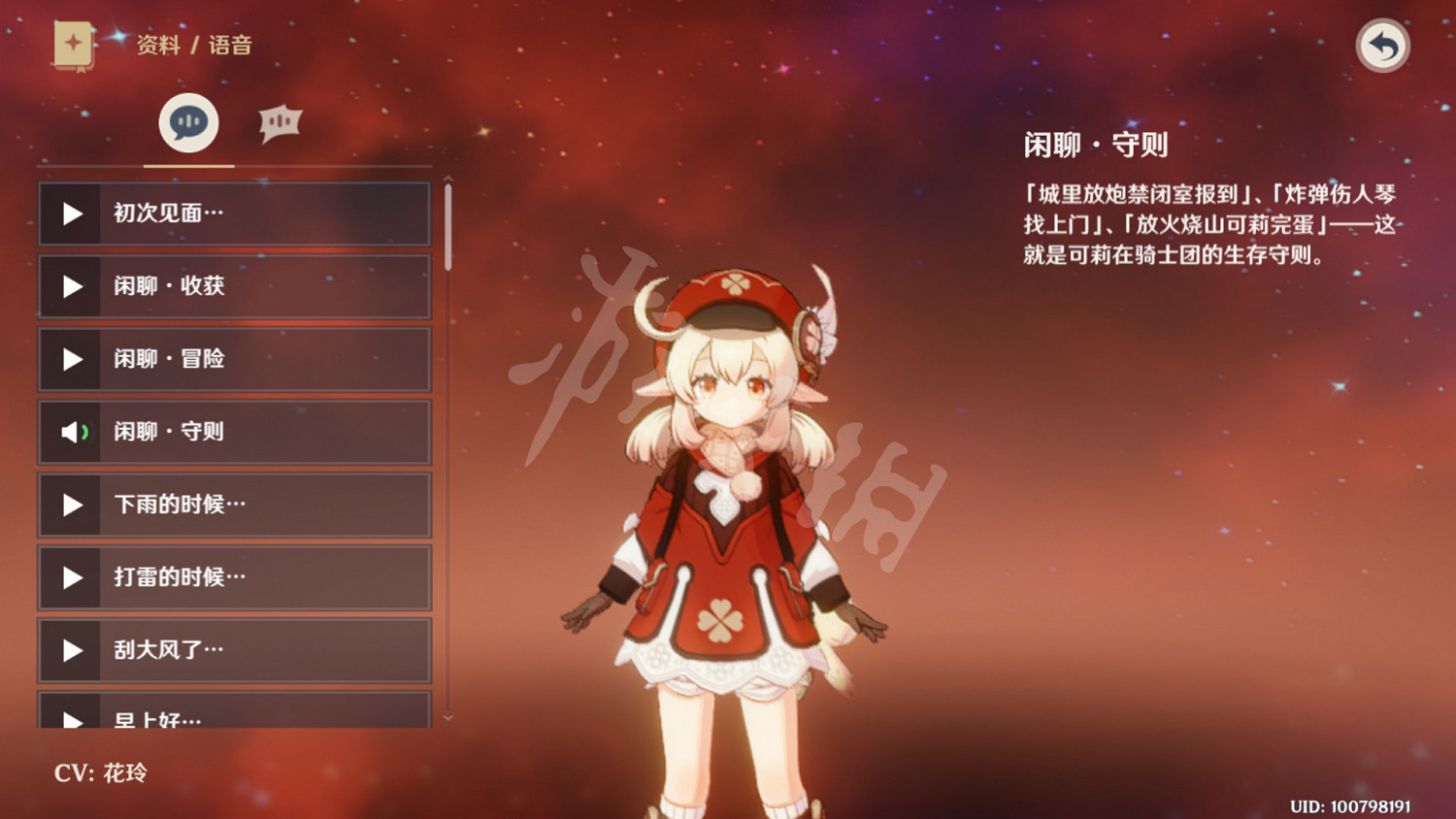The image size is (1456, 819).
Task: Select the chat bubble voice lines tab icon
Action: coord(188,121)
